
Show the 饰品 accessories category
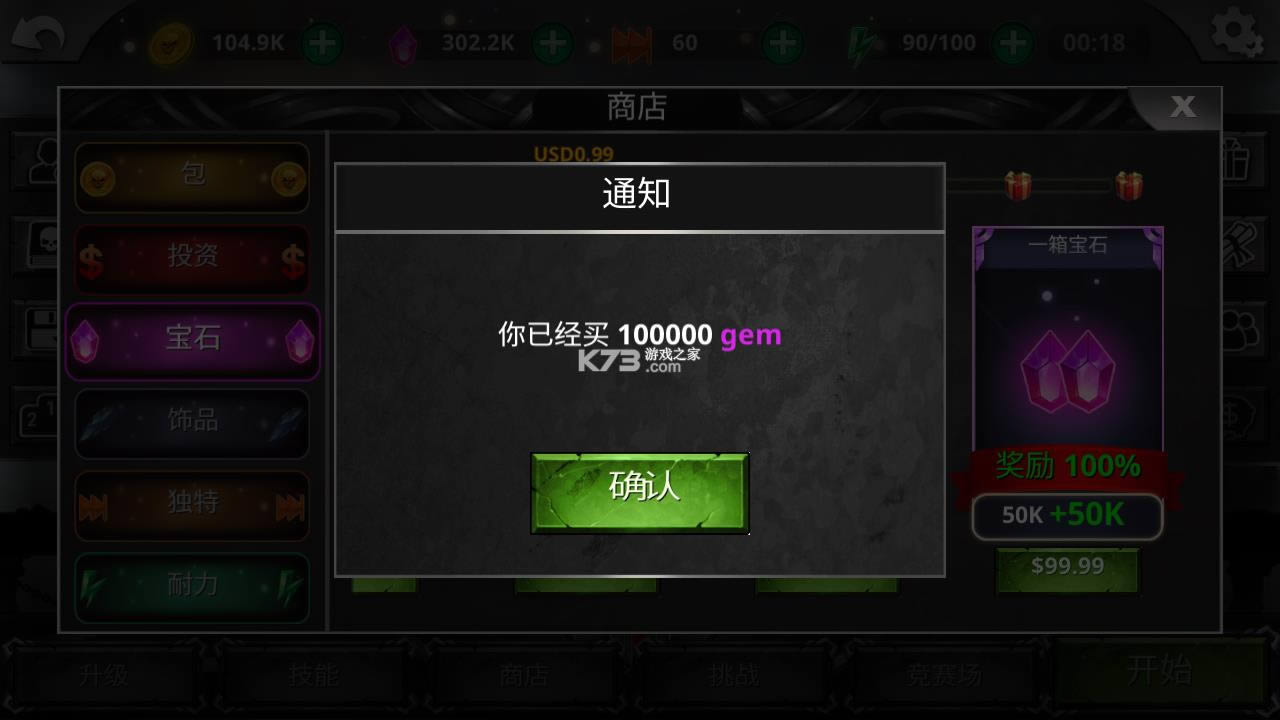(192, 422)
